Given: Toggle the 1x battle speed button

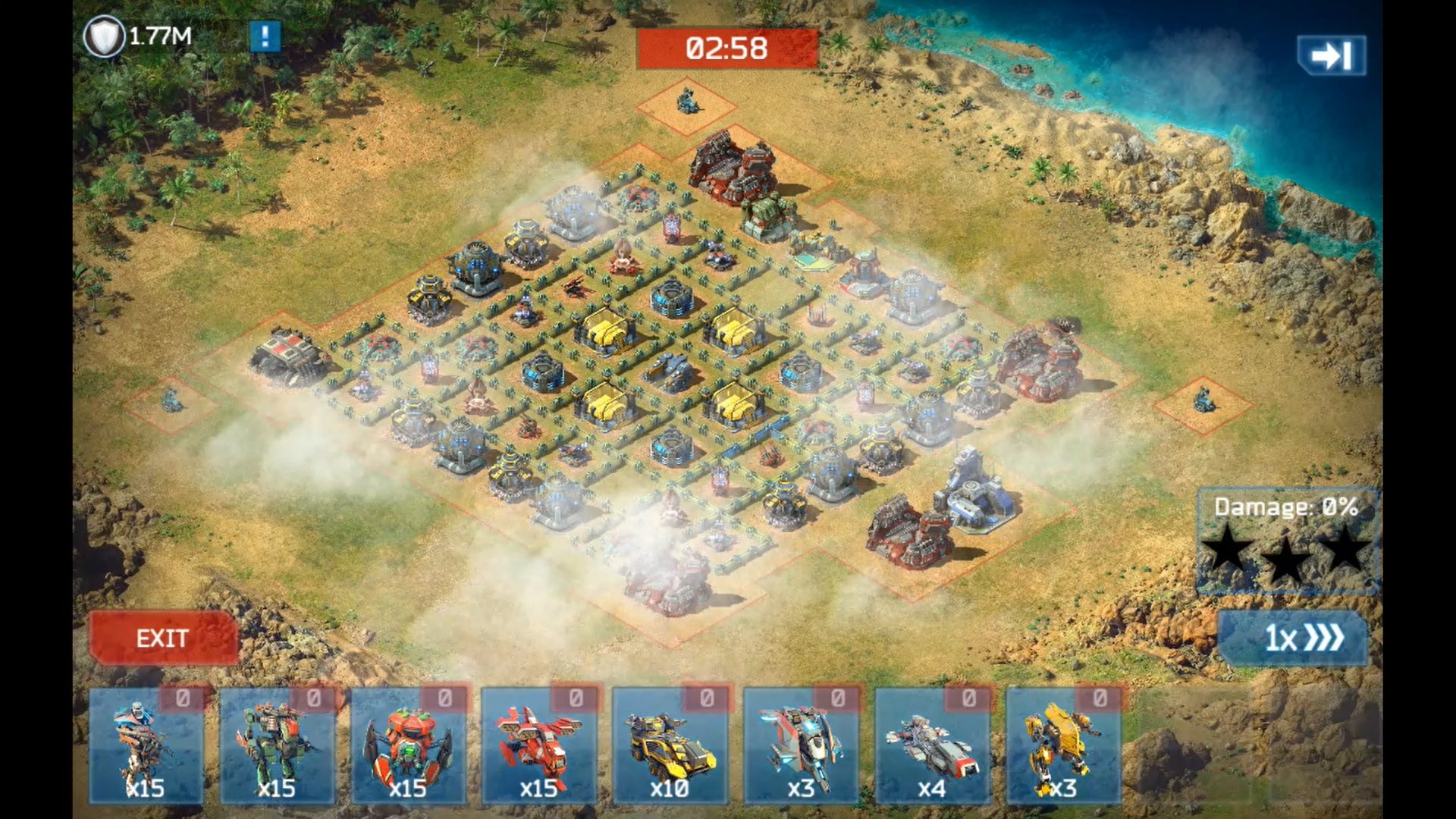Looking at the screenshot, I should (1293, 638).
